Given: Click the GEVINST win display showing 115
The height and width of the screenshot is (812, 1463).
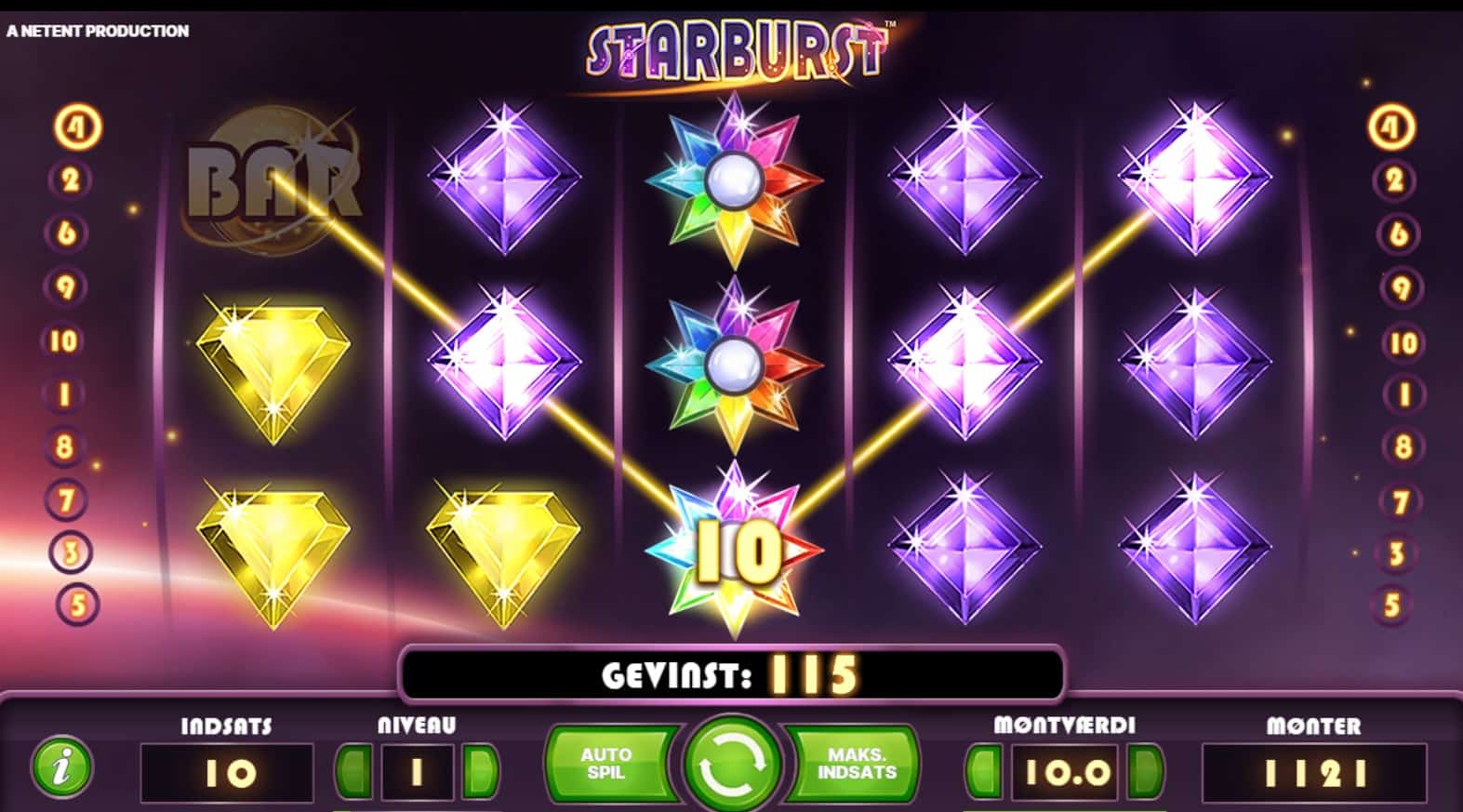Looking at the screenshot, I should click(732, 672).
